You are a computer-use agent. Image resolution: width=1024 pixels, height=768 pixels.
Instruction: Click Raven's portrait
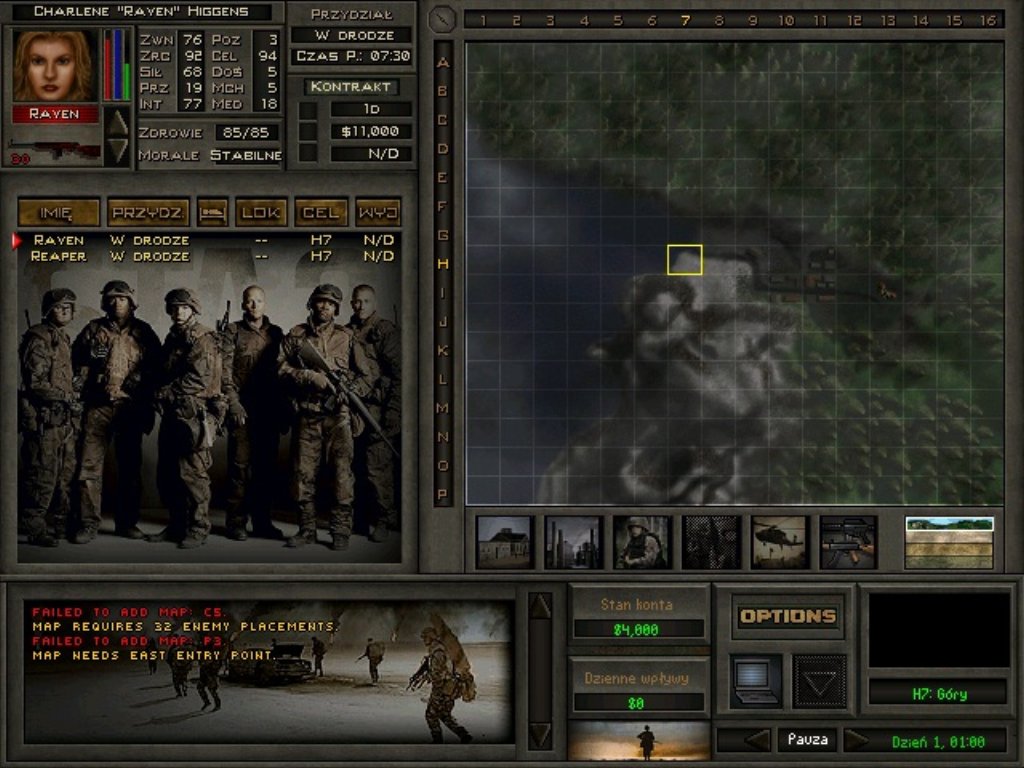(54, 66)
